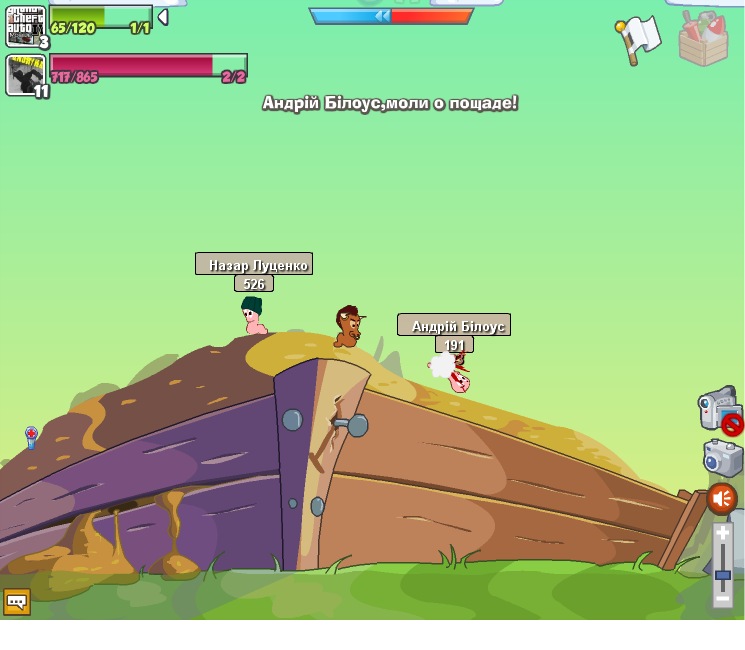Zoom out with the minus button
Screen dimensions: 745x650
pos(722,597)
